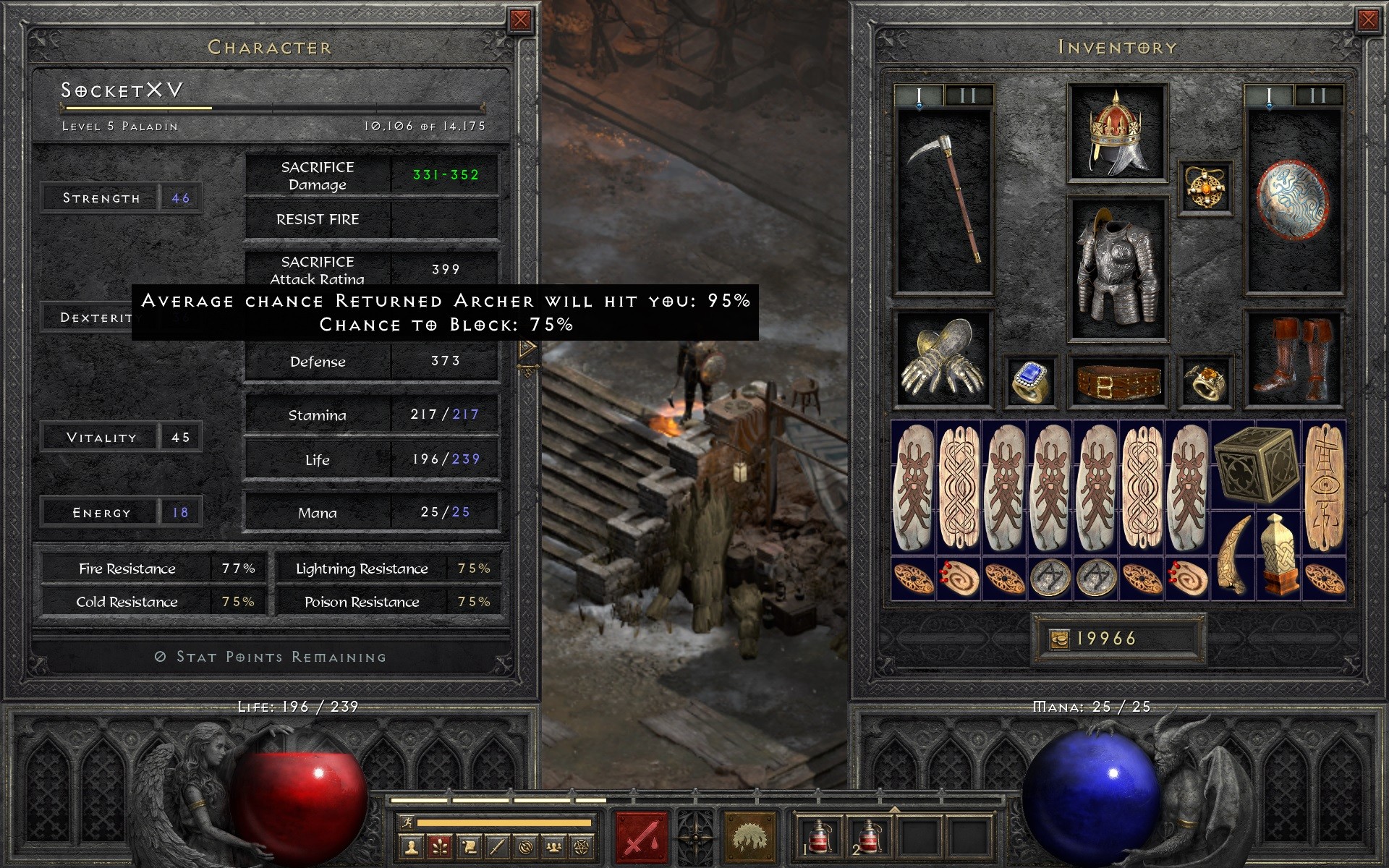Use the healing potion in belt slot 1
The height and width of the screenshot is (868, 1389).
[x=819, y=837]
